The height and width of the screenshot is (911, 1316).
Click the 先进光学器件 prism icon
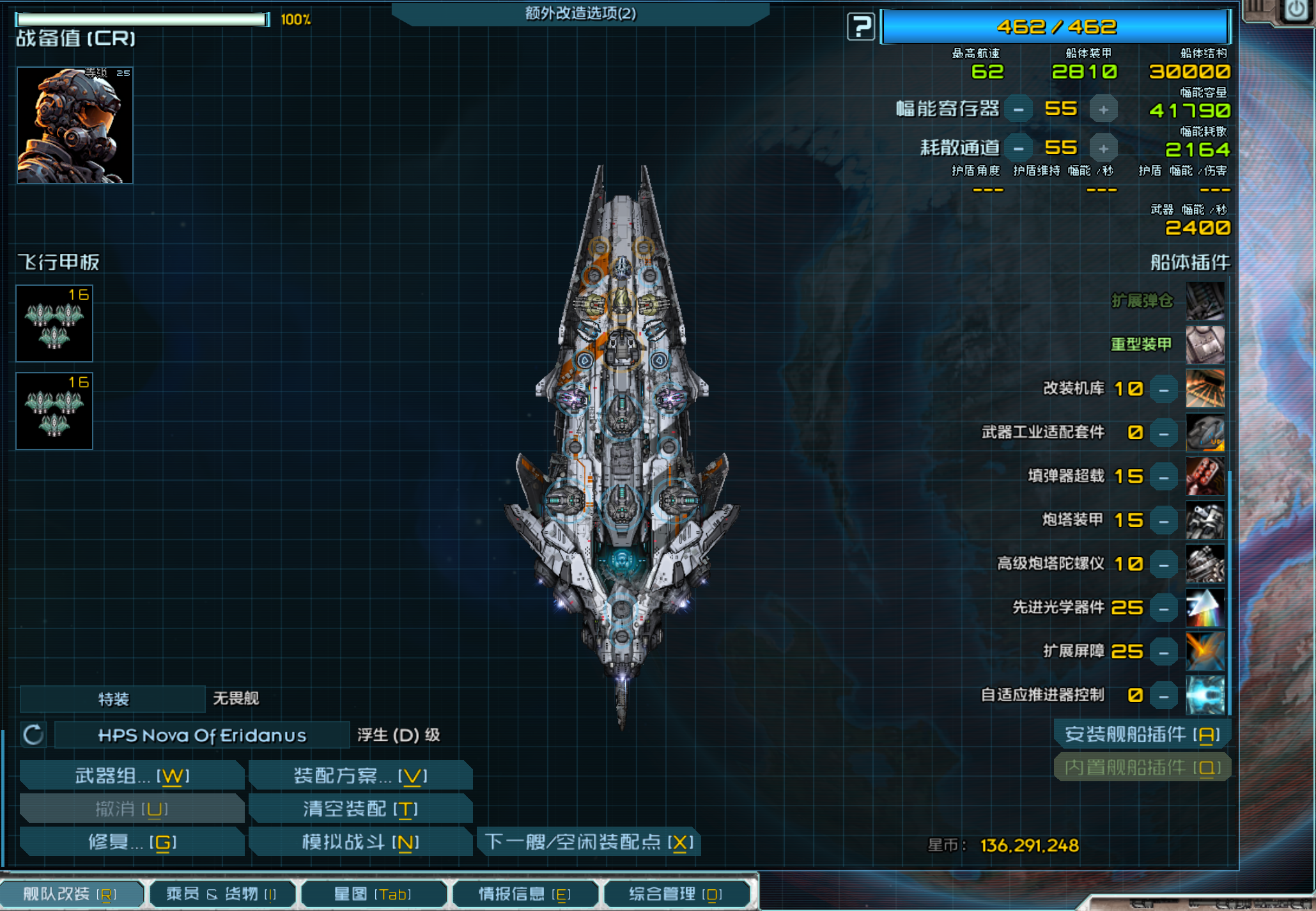click(1206, 608)
